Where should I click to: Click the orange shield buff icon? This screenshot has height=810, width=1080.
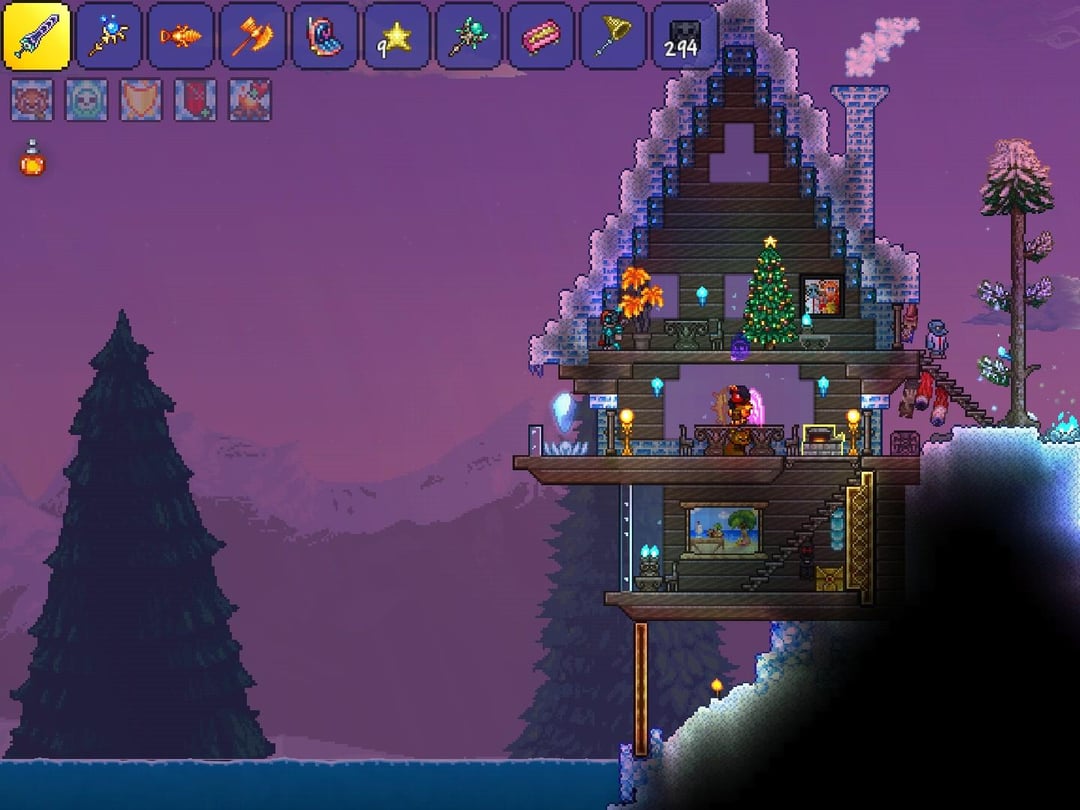tap(141, 101)
